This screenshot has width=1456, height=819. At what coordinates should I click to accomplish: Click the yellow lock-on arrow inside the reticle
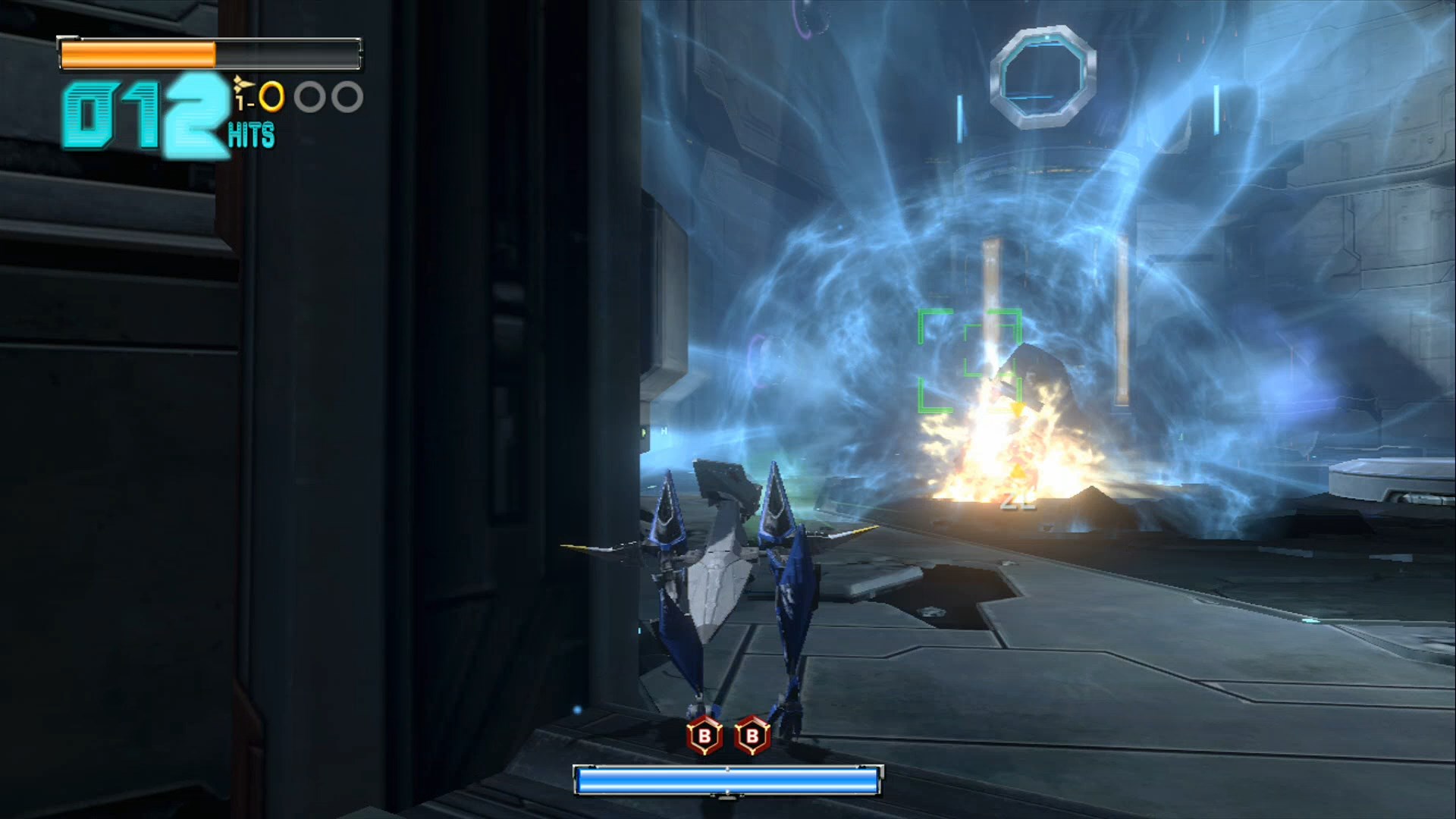coord(1019,409)
